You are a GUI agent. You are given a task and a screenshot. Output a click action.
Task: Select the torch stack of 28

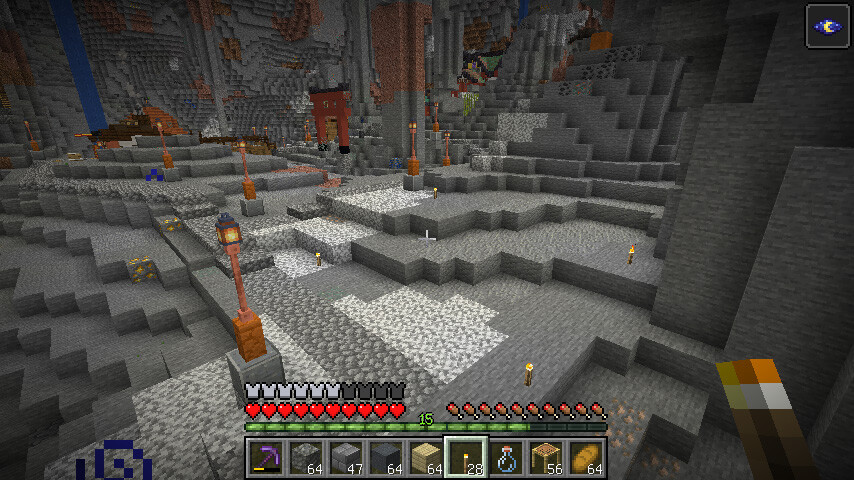pos(466,458)
